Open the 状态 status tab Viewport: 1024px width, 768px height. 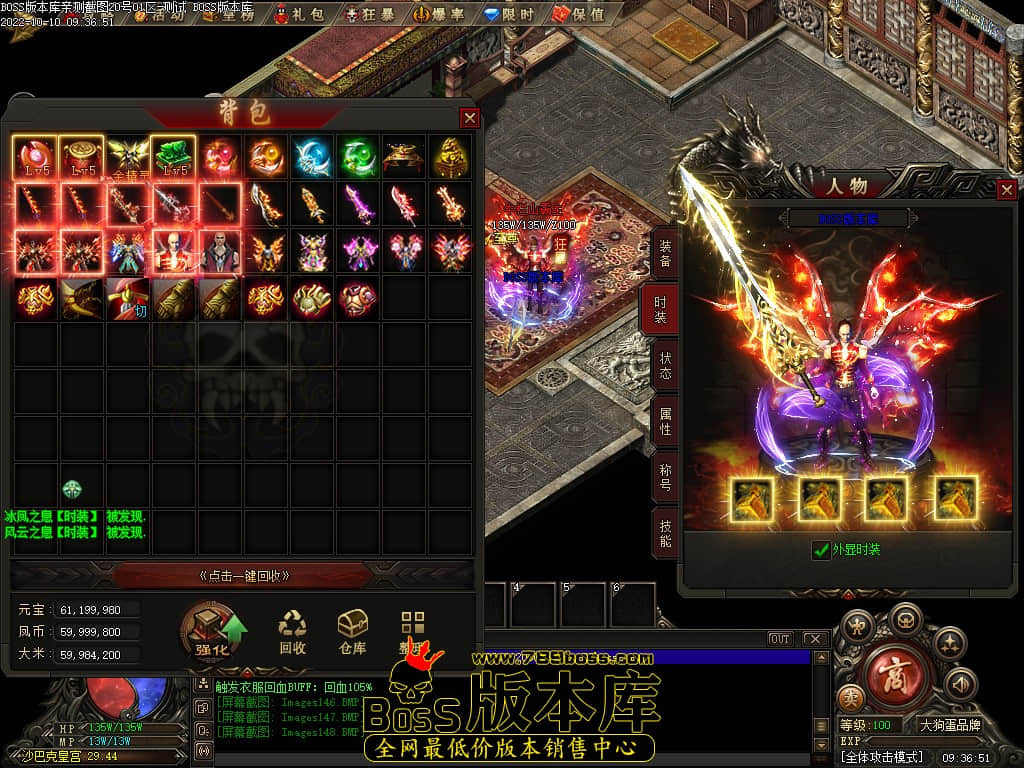pyautogui.click(x=665, y=366)
